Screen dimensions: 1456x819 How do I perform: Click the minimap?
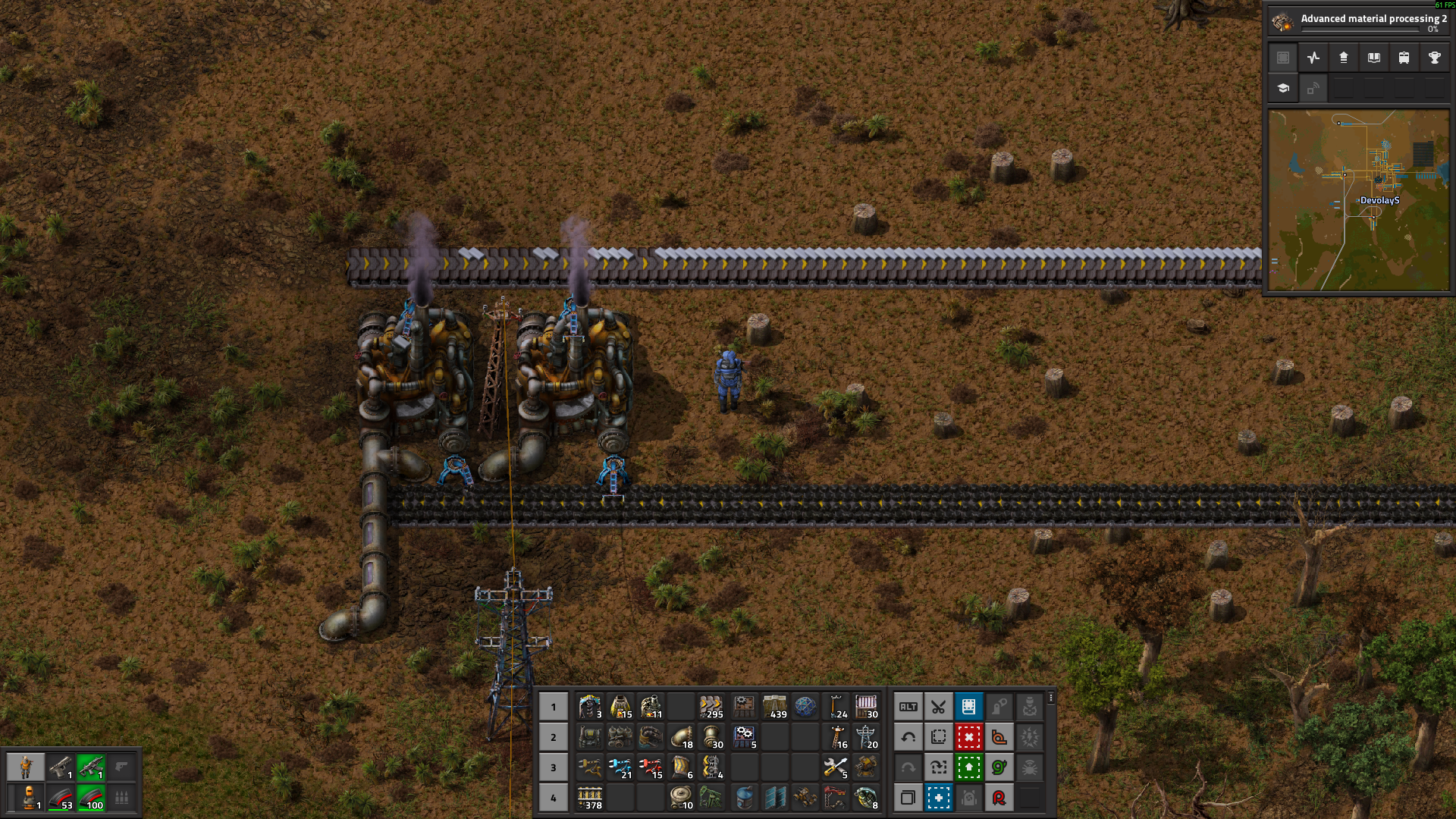click(x=1358, y=200)
